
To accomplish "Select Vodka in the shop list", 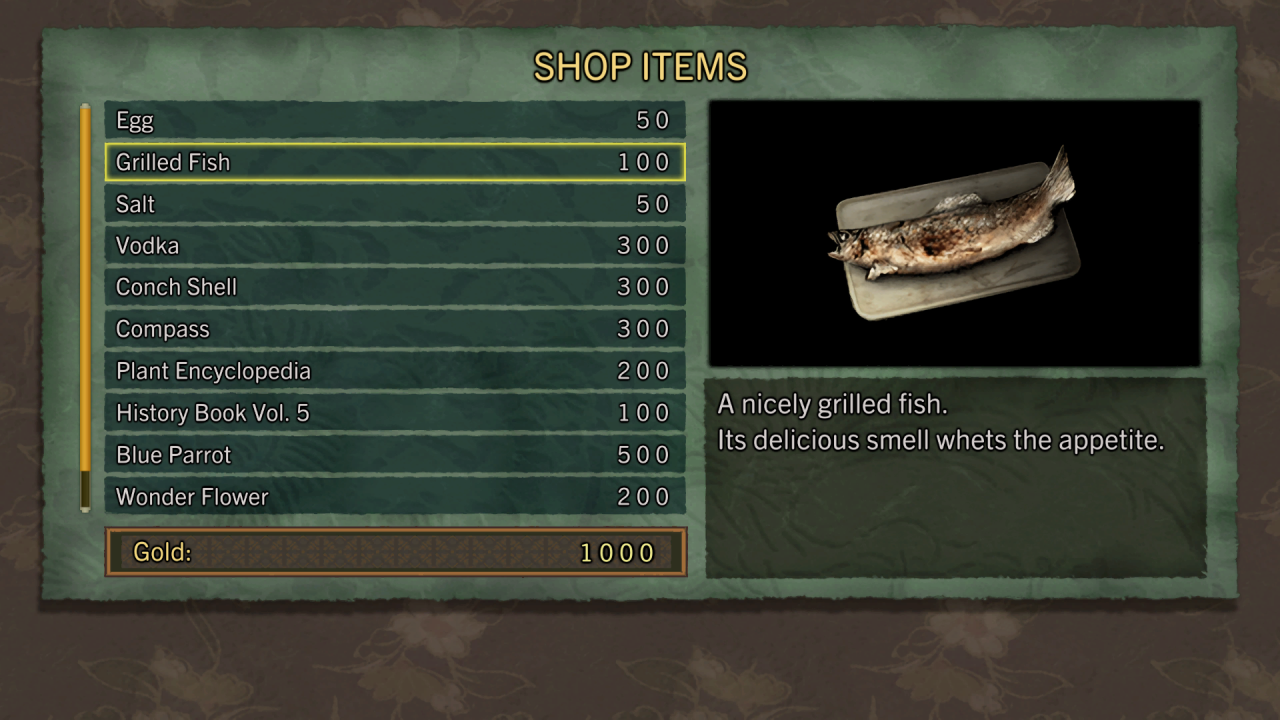I will pyautogui.click(x=395, y=246).
